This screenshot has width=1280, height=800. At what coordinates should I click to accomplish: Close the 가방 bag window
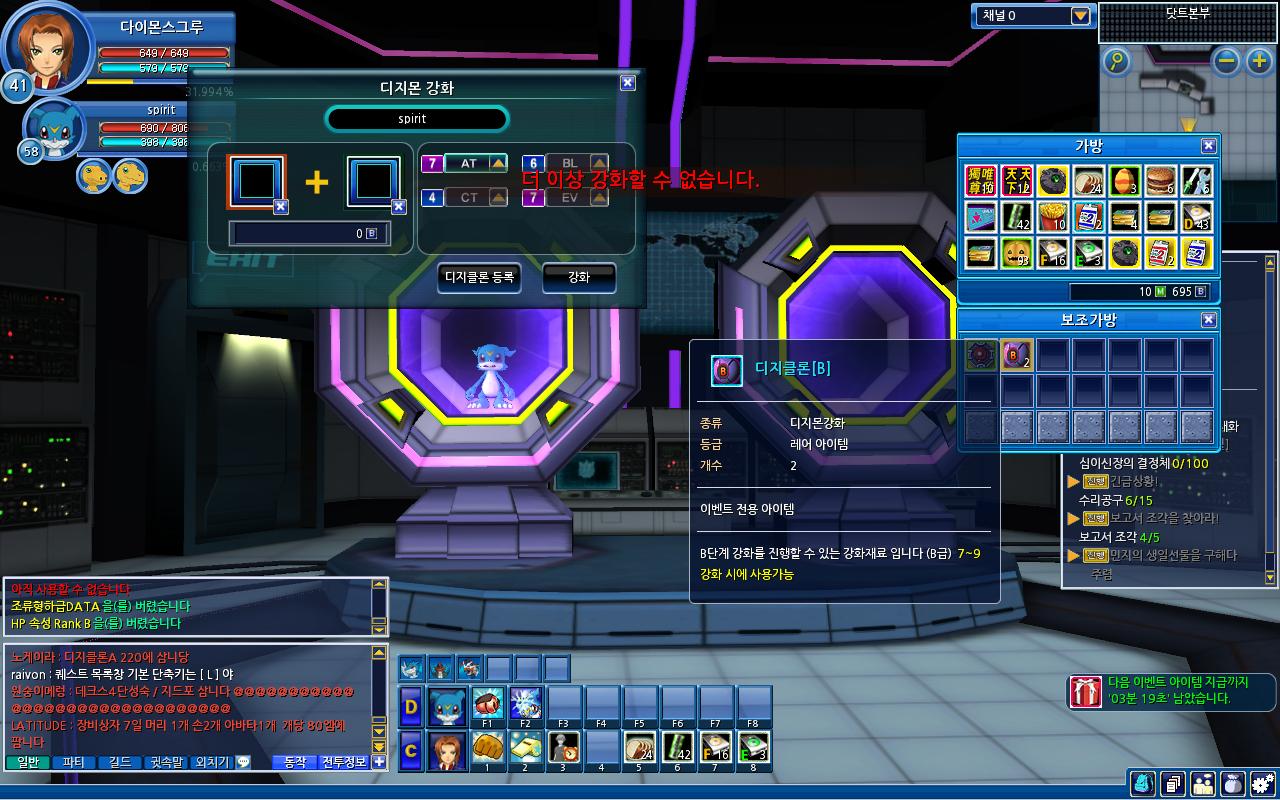[1208, 145]
